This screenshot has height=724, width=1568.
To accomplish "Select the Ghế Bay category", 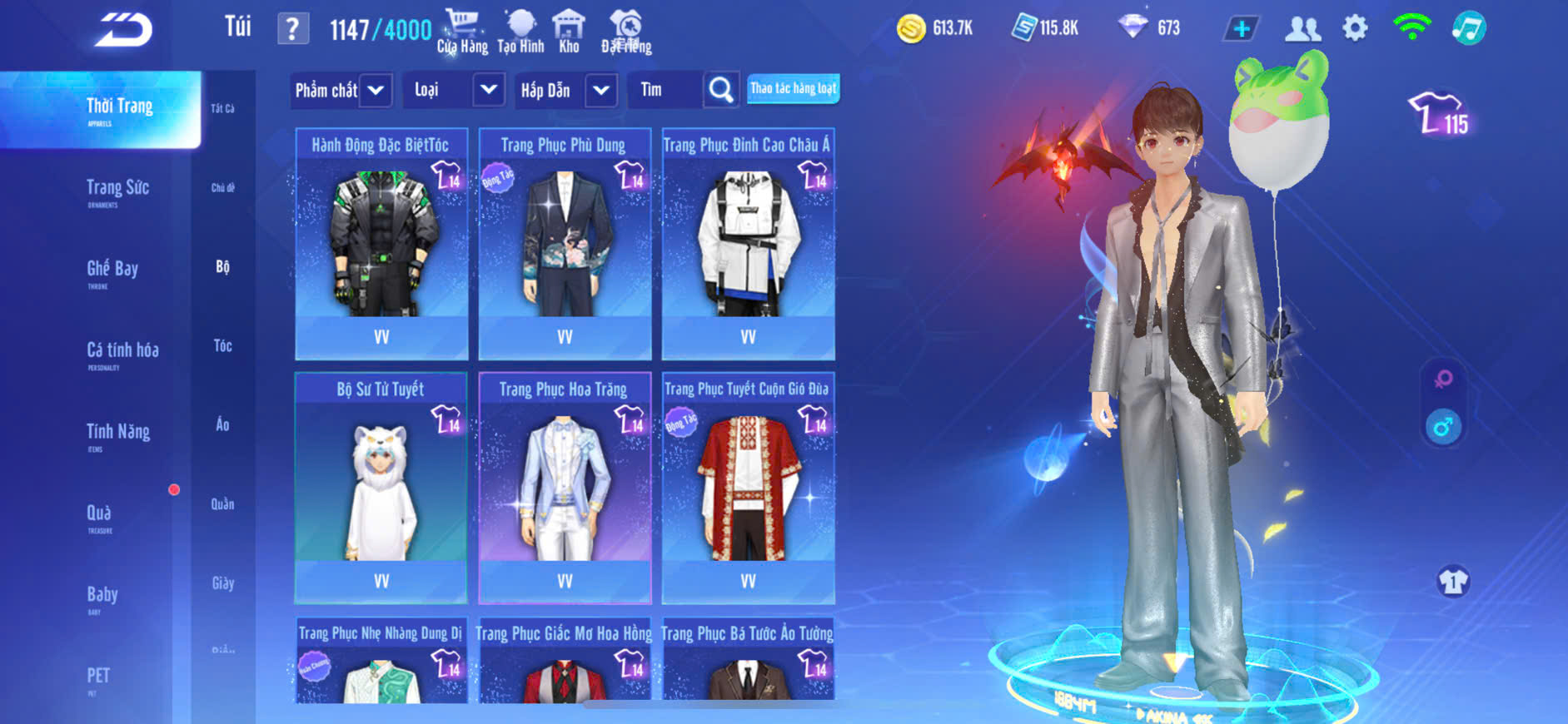I will [112, 270].
